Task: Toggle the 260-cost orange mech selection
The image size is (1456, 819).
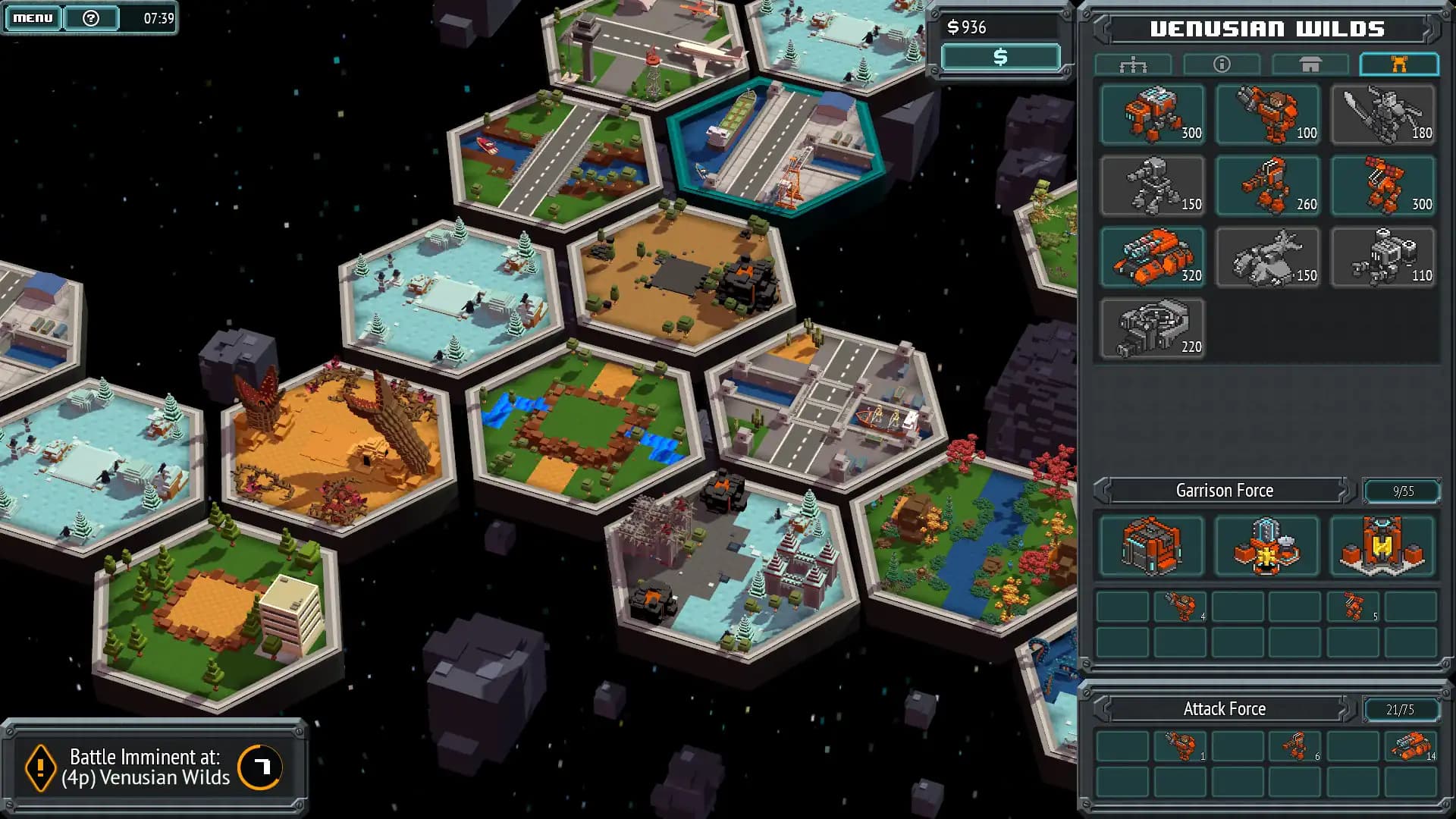Action: (1268, 186)
